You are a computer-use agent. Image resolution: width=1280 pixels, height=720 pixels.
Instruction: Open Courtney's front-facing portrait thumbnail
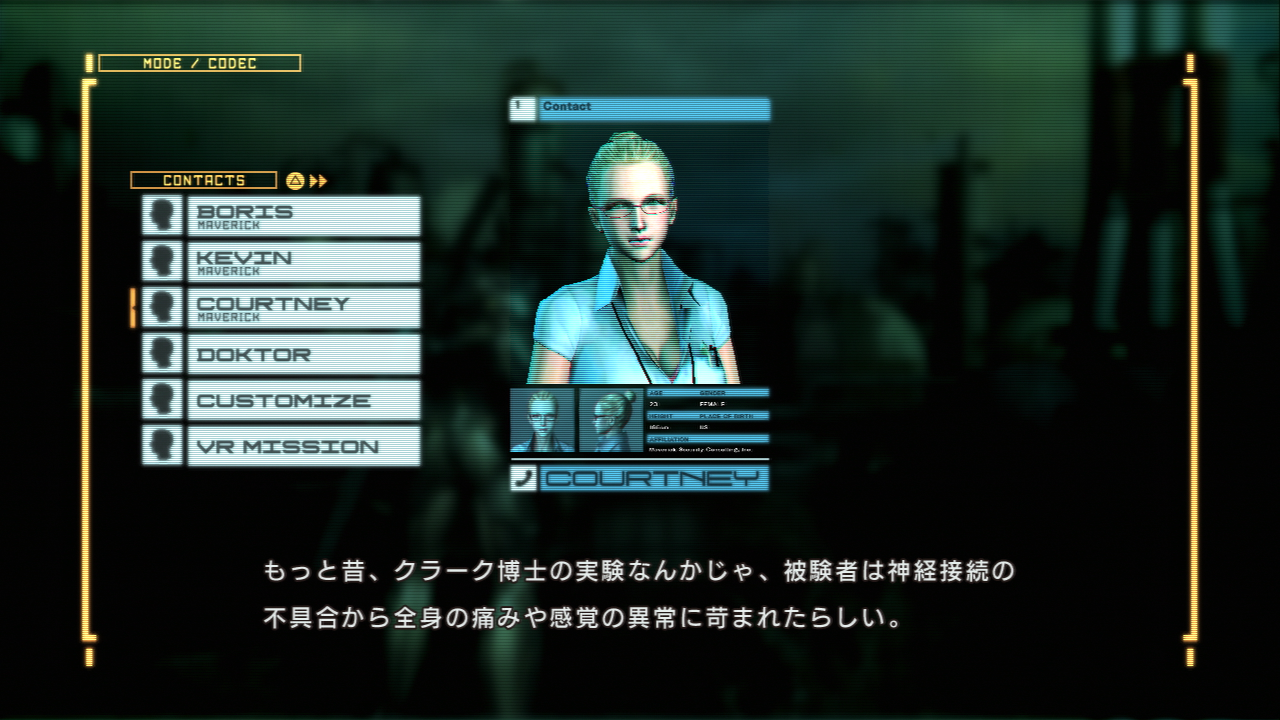(543, 420)
